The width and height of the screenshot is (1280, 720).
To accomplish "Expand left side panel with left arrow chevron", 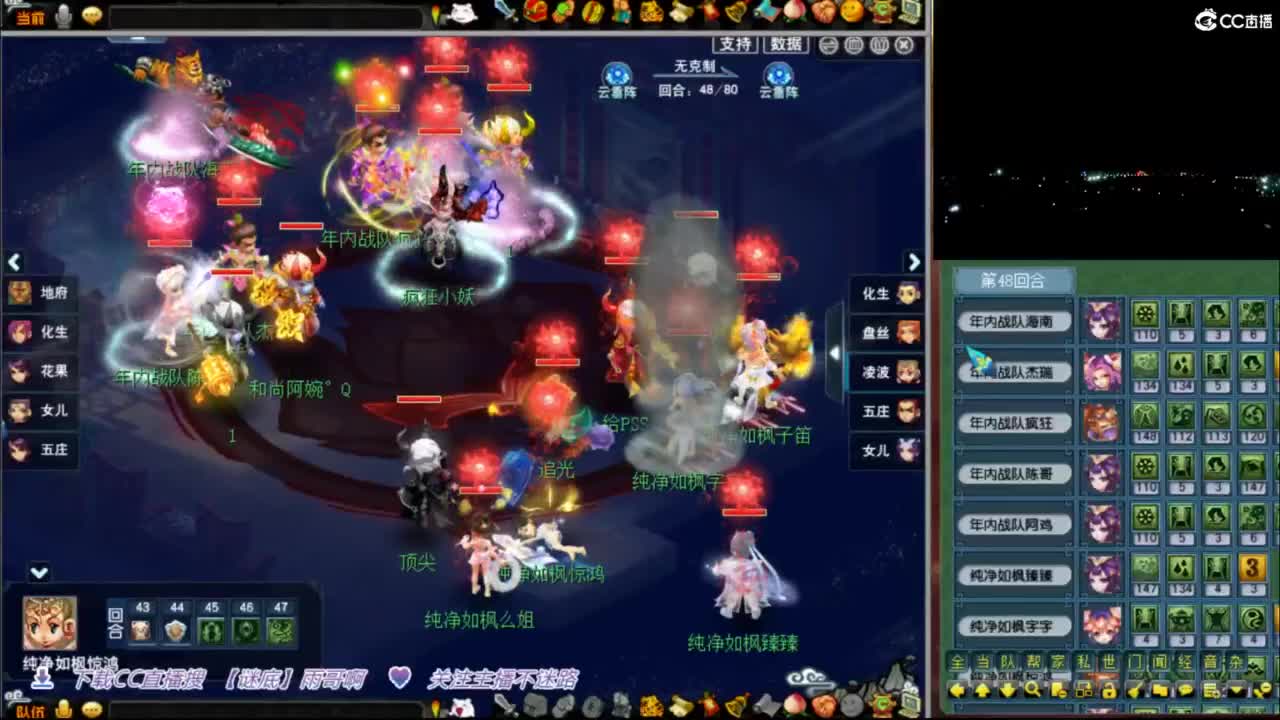I will tap(14, 262).
